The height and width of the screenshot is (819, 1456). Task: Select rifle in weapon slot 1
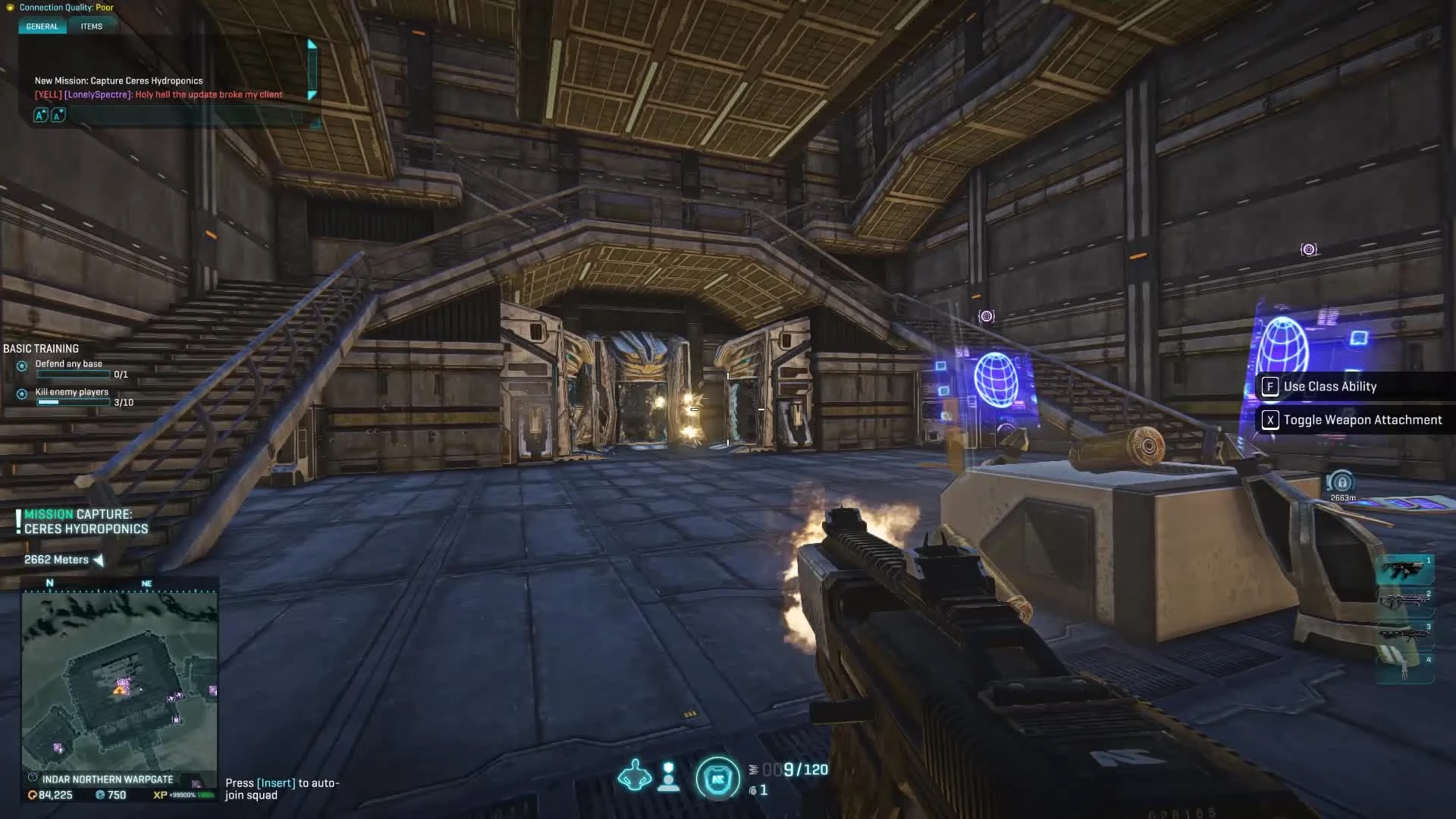(1407, 567)
